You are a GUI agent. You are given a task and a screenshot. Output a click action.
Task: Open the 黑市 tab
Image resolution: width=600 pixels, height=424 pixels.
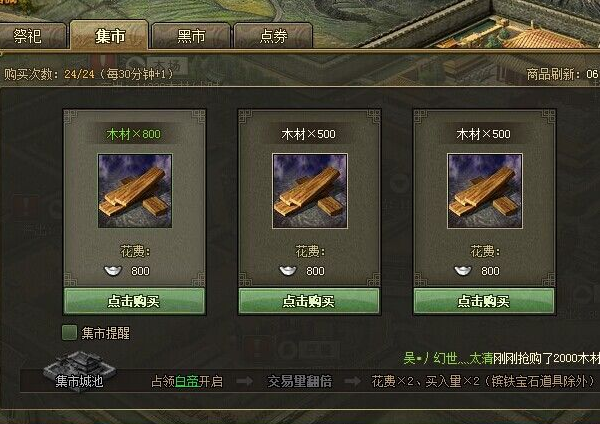click(x=191, y=36)
